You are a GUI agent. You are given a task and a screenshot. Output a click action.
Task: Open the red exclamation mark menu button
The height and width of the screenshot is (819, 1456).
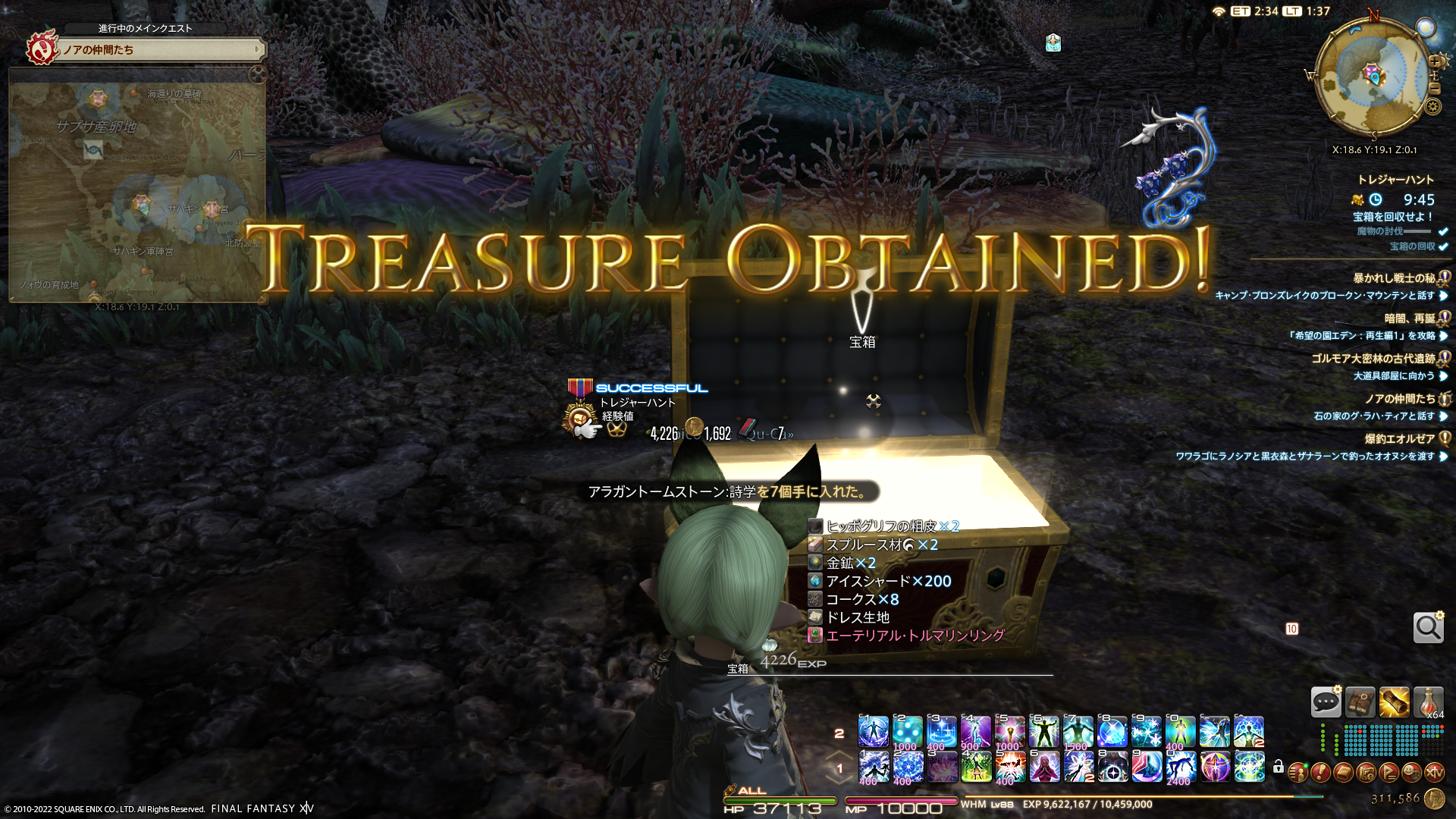tap(1320, 772)
